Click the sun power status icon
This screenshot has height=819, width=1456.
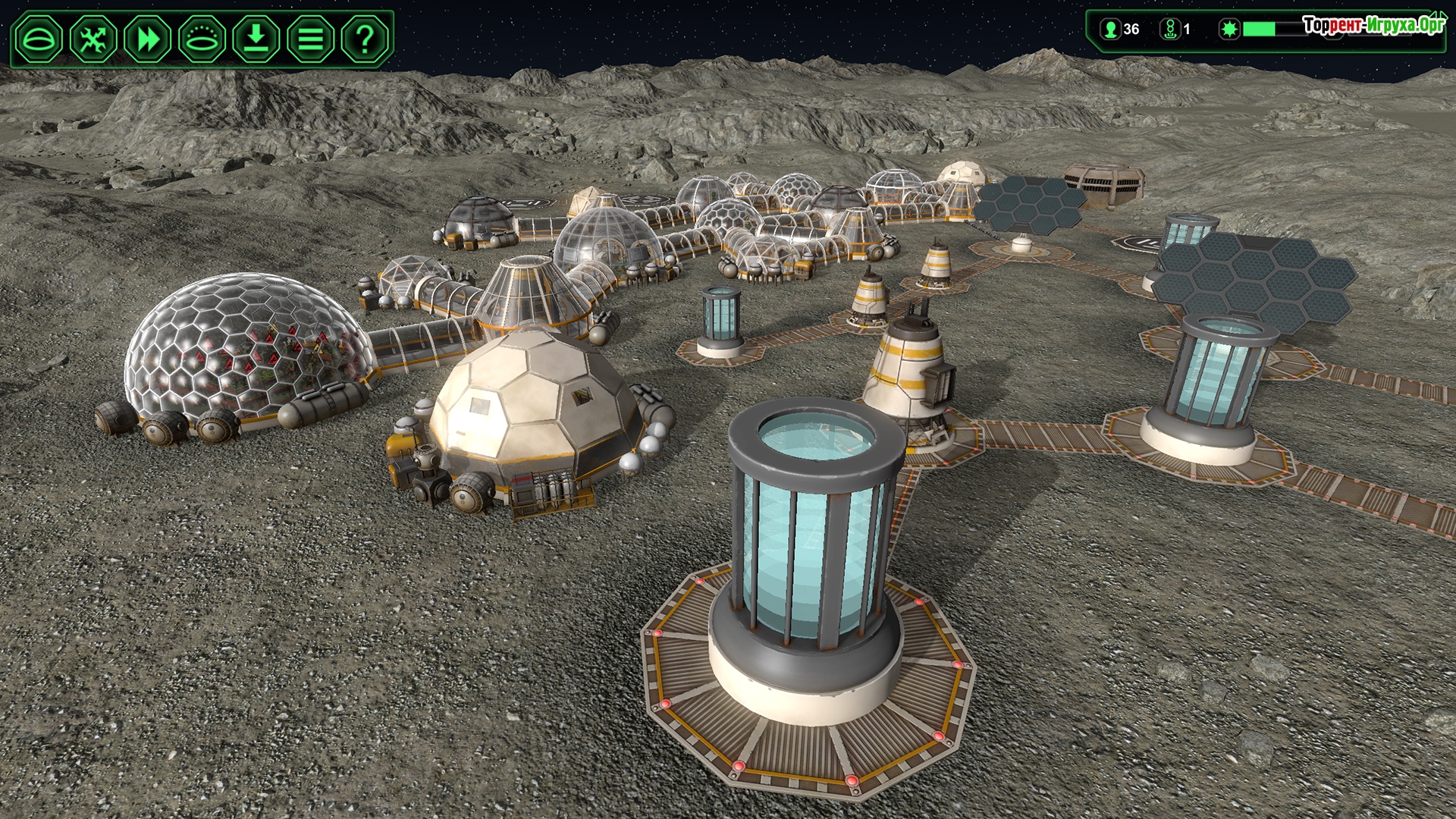coord(1229,29)
